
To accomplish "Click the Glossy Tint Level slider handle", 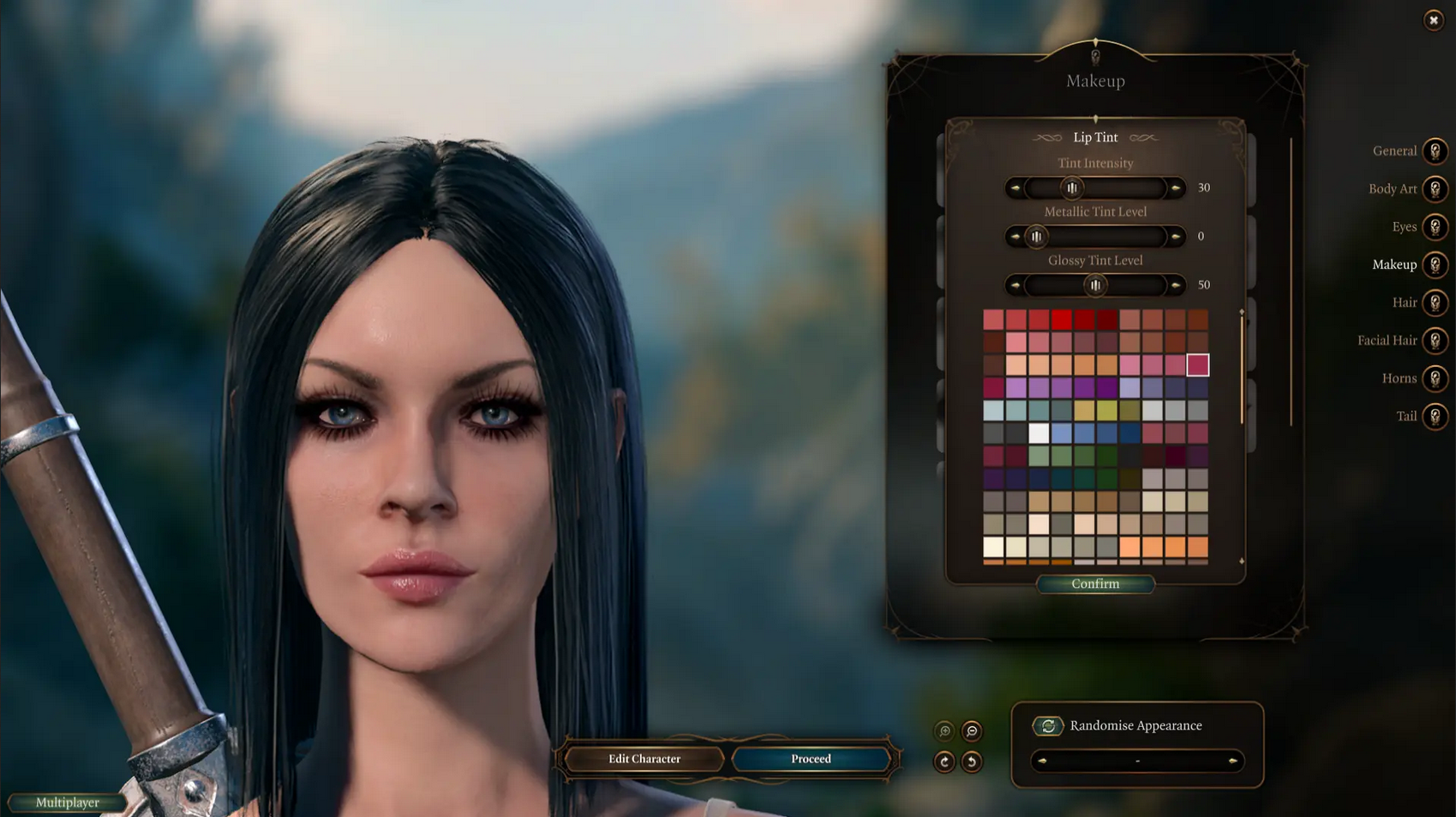I will tap(1095, 285).
